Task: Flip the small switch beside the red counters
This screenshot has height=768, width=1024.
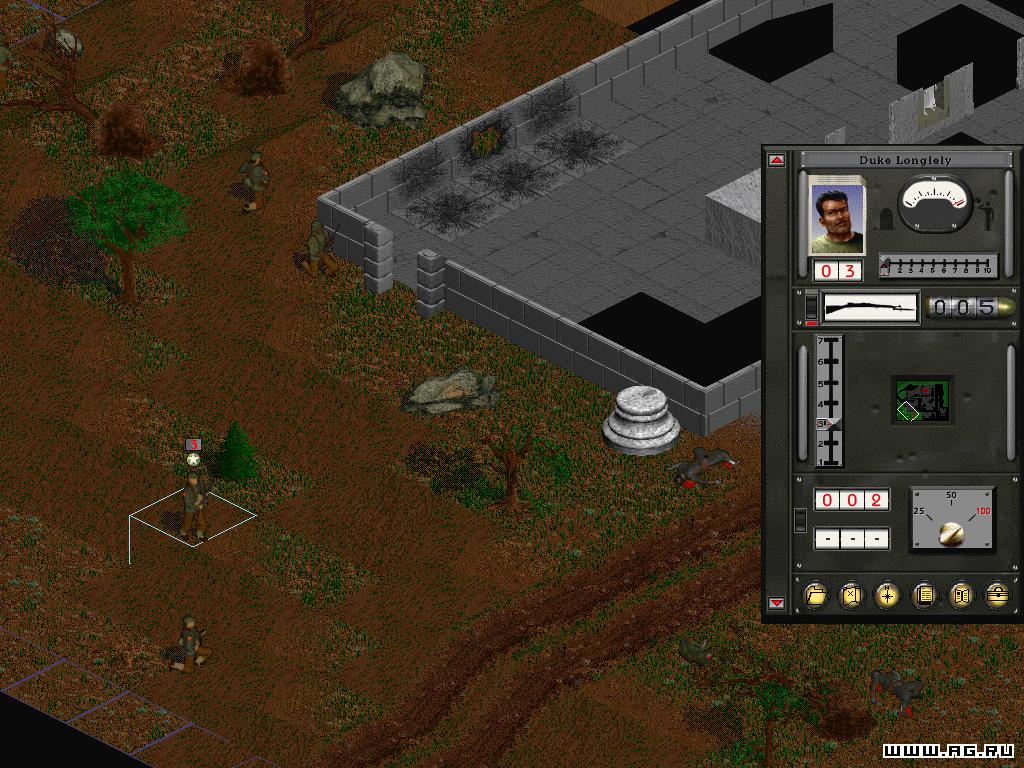Action: click(x=800, y=519)
